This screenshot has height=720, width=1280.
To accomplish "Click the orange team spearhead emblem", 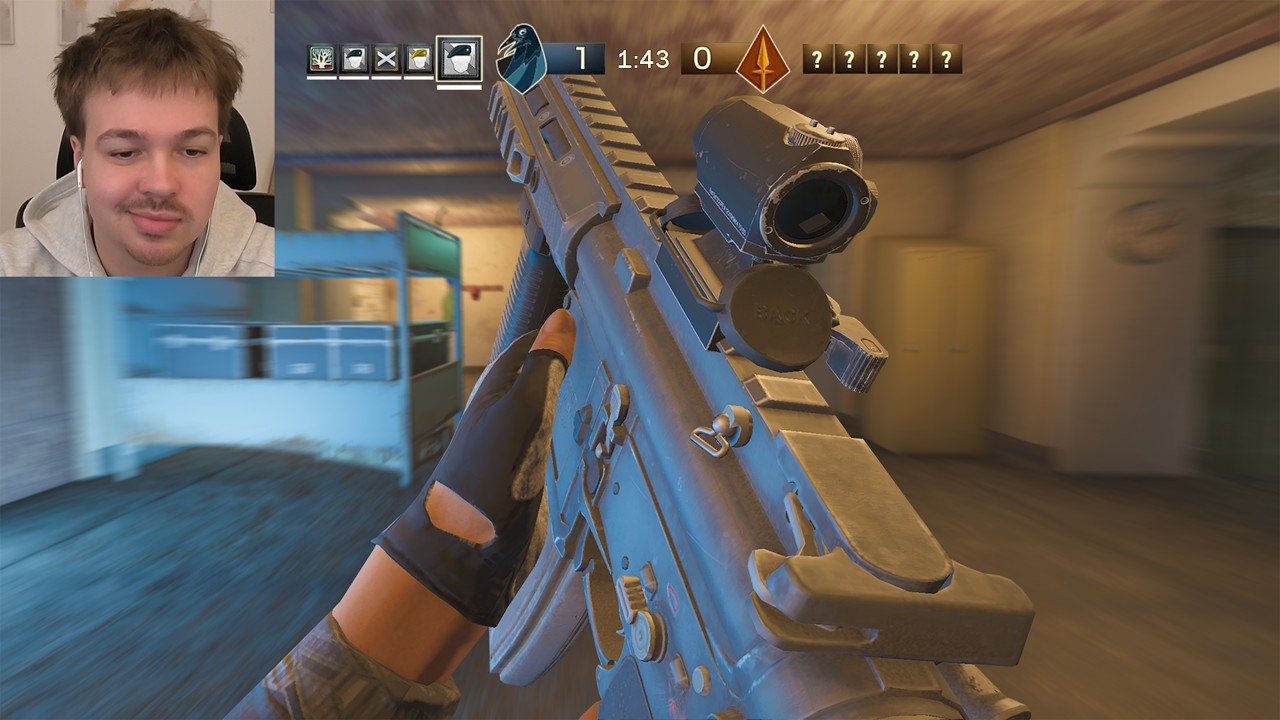I will 763,59.
